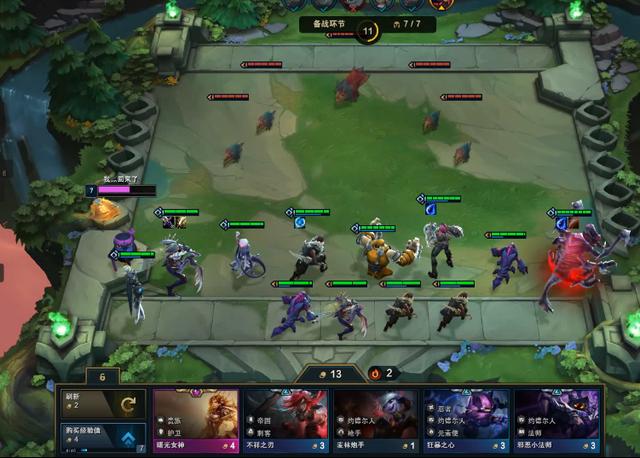
Task: Purchase 不祥之刃 from the shop
Action: 286,420
